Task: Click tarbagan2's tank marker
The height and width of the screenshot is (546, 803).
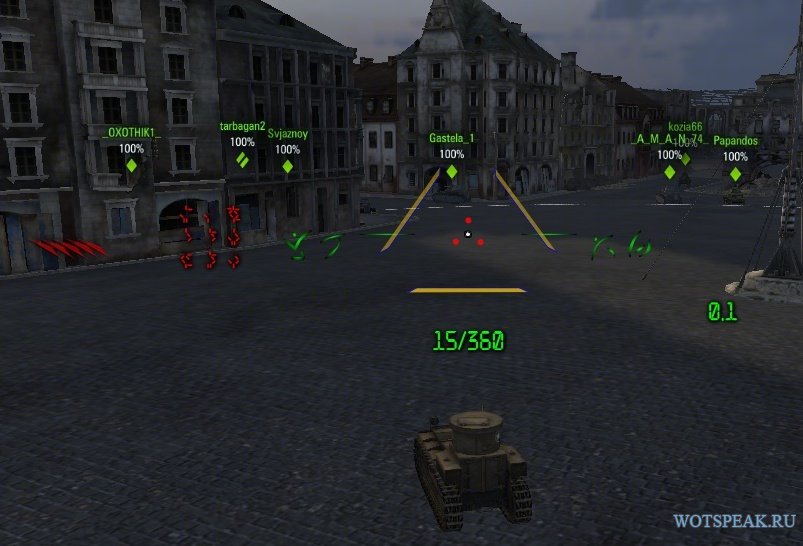Action: [x=242, y=158]
